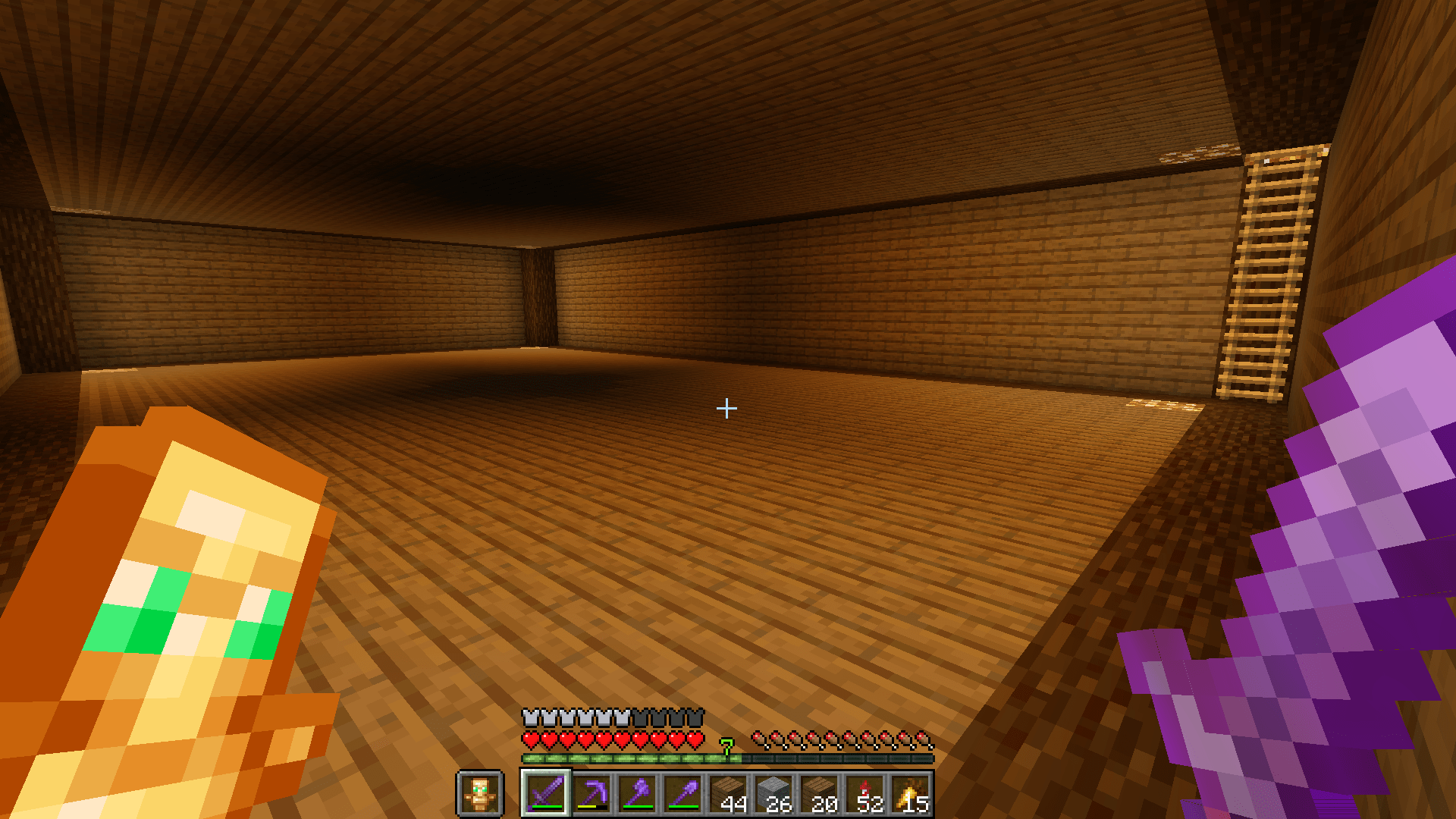1456x819 pixels.
Task: Select the enchanted shovel in the hotbar
Action: (x=683, y=794)
